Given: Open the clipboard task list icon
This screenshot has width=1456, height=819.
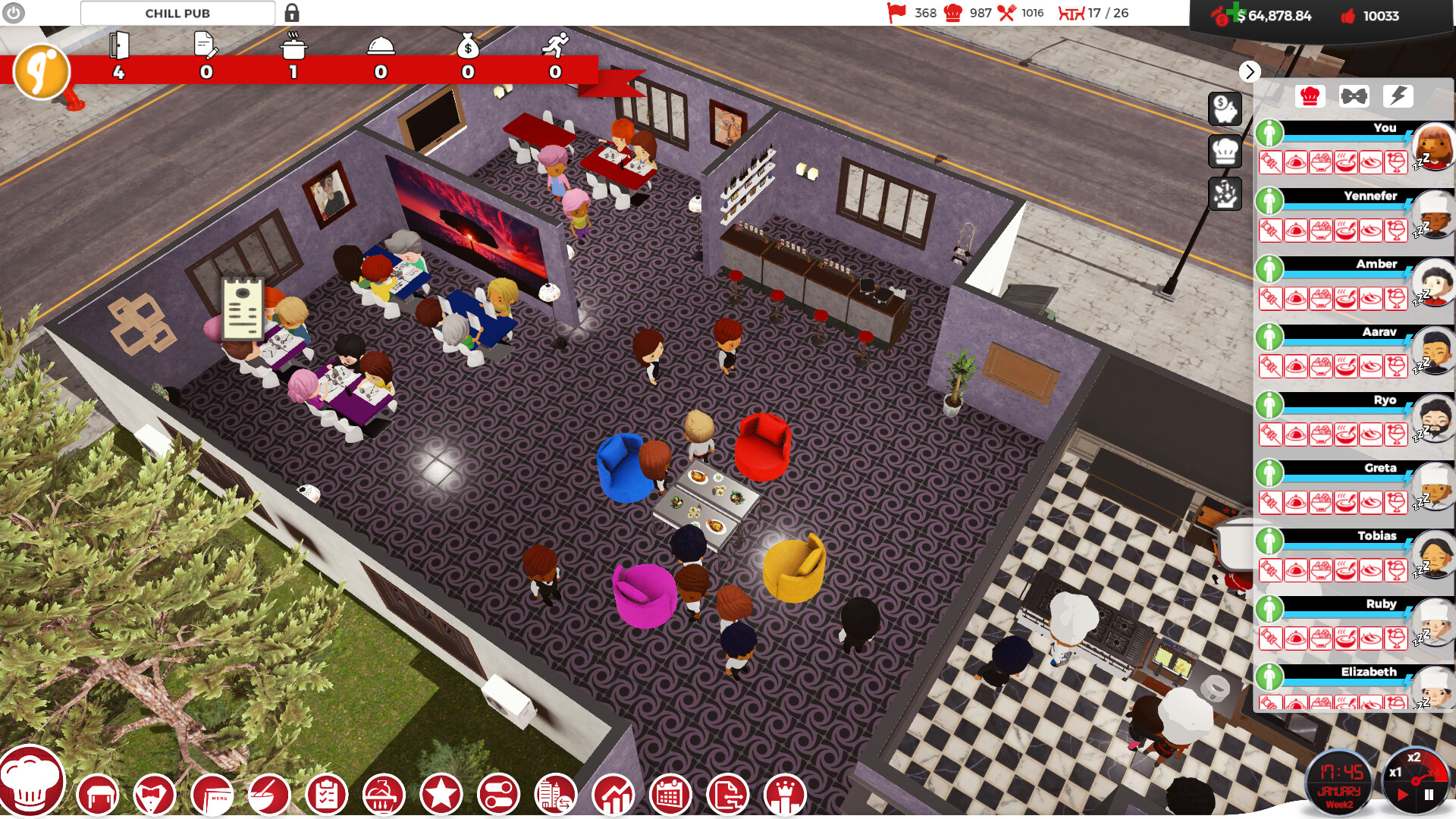Looking at the screenshot, I should [327, 794].
